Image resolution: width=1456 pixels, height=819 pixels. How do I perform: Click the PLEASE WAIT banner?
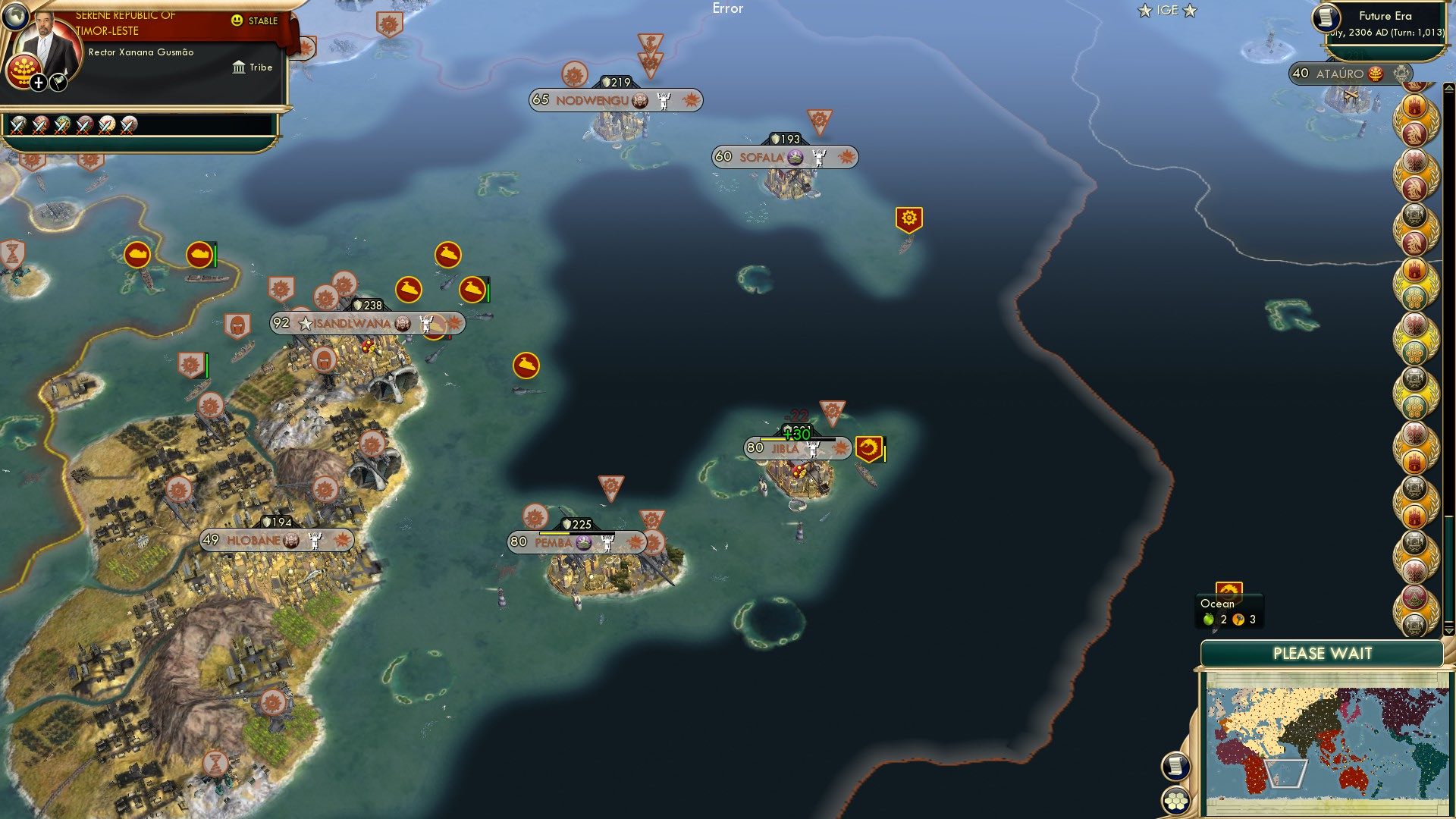tap(1325, 652)
